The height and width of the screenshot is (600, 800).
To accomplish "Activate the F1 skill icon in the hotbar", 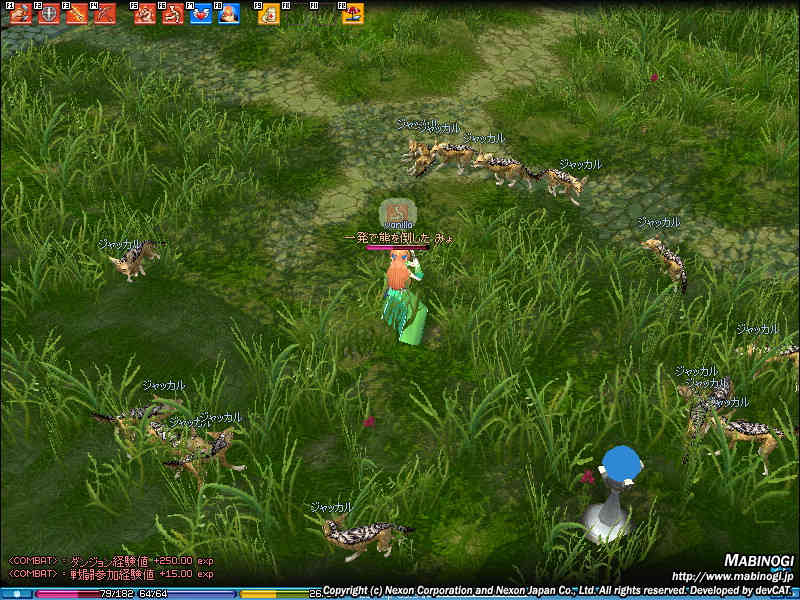I will [21, 13].
